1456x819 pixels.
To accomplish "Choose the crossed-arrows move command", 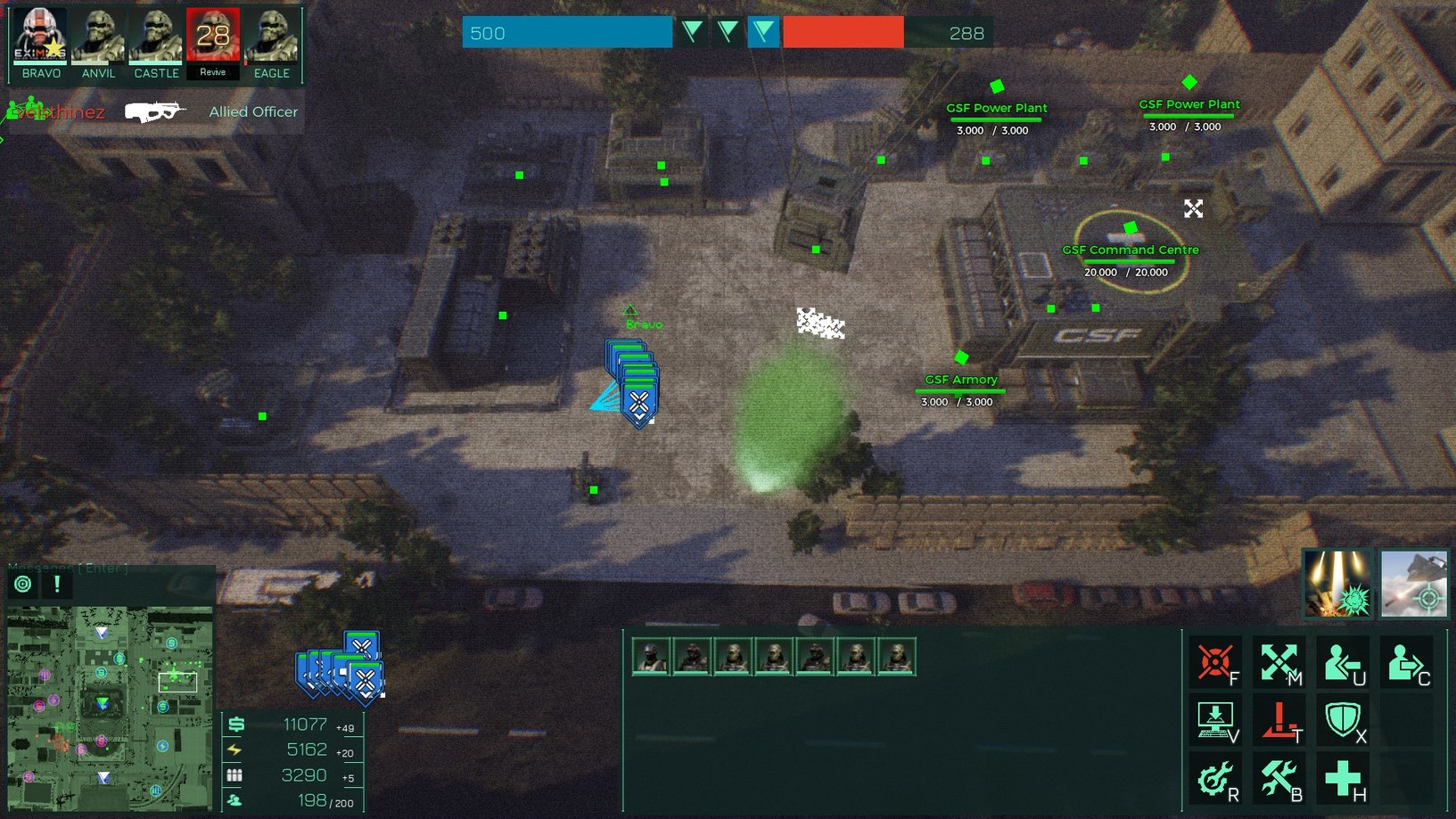I will 1279,662.
